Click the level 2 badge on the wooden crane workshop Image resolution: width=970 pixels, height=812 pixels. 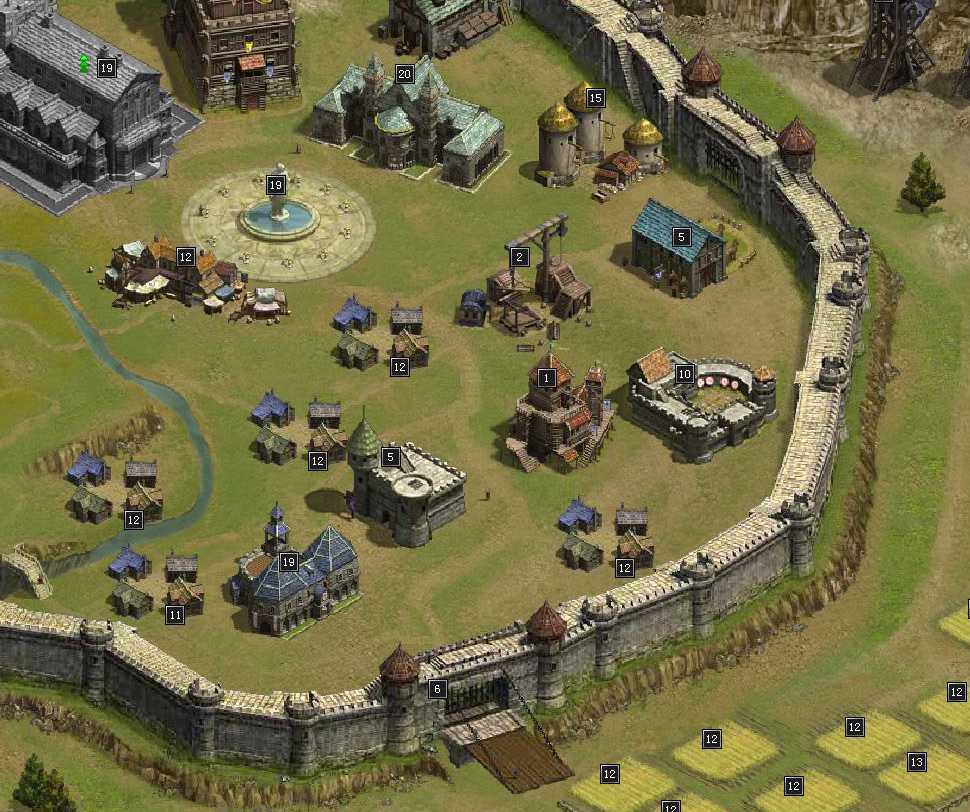pos(519,257)
